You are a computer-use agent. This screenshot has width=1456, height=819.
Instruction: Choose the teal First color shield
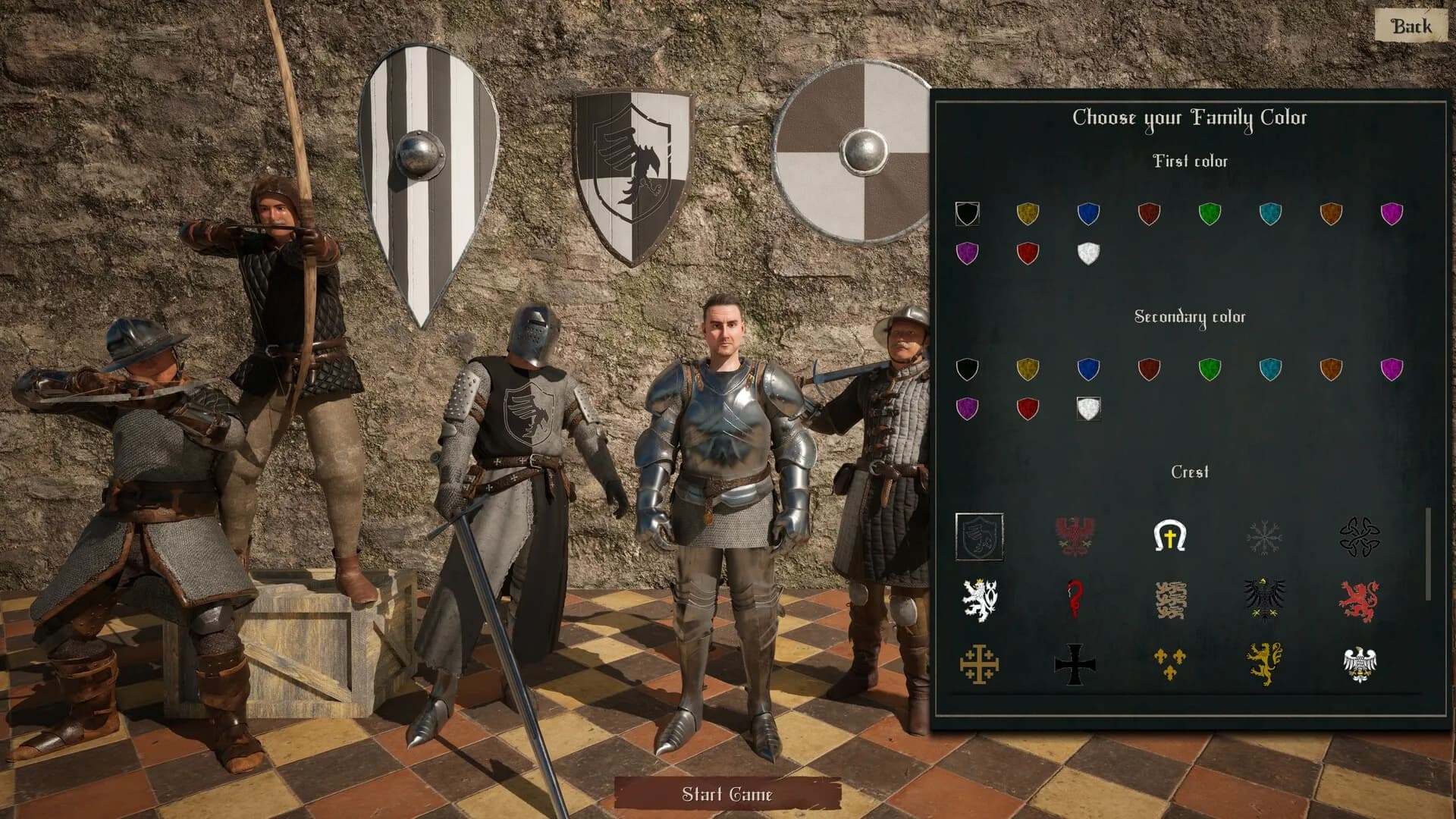[x=1270, y=214]
